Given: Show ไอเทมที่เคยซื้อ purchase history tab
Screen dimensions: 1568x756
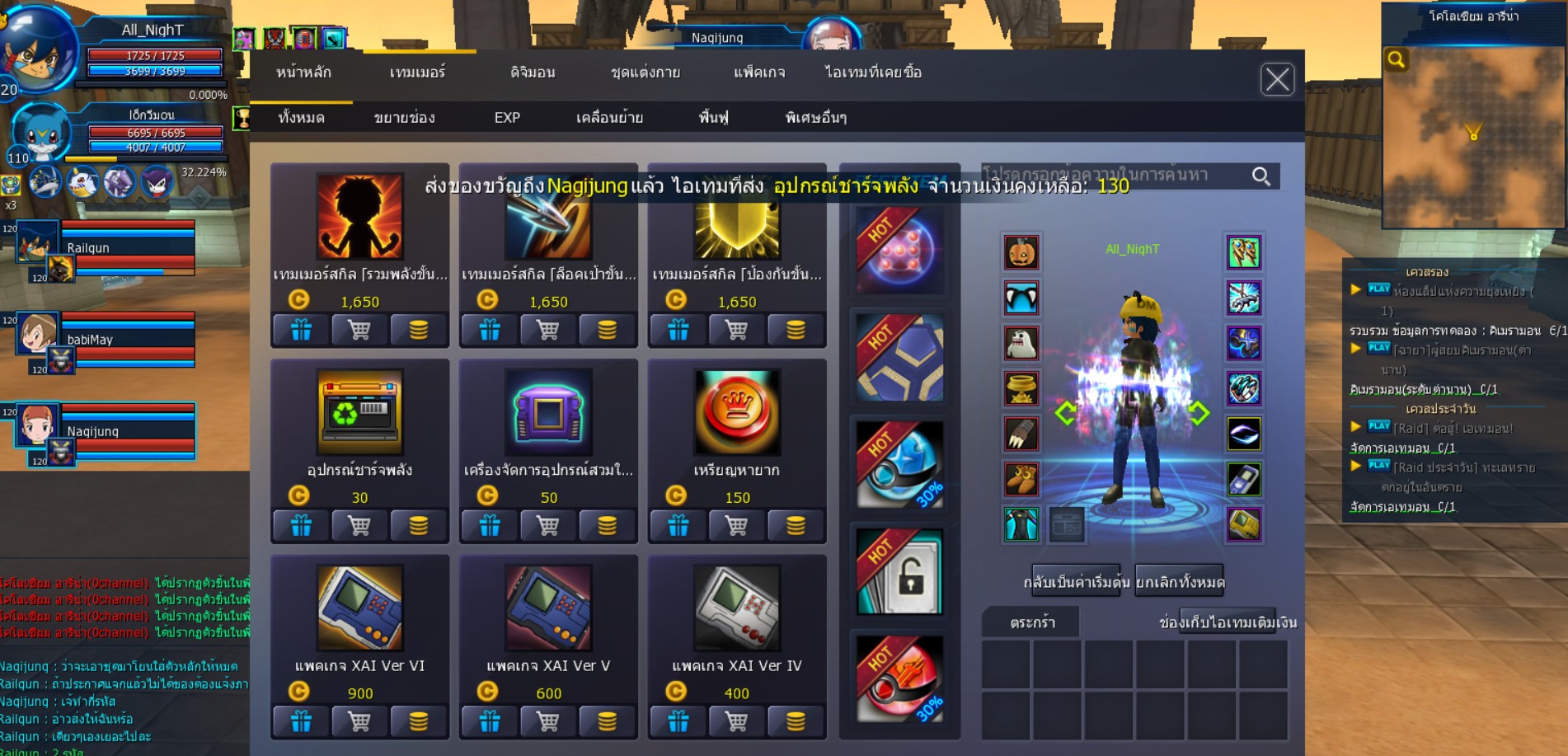Looking at the screenshot, I should point(873,73).
